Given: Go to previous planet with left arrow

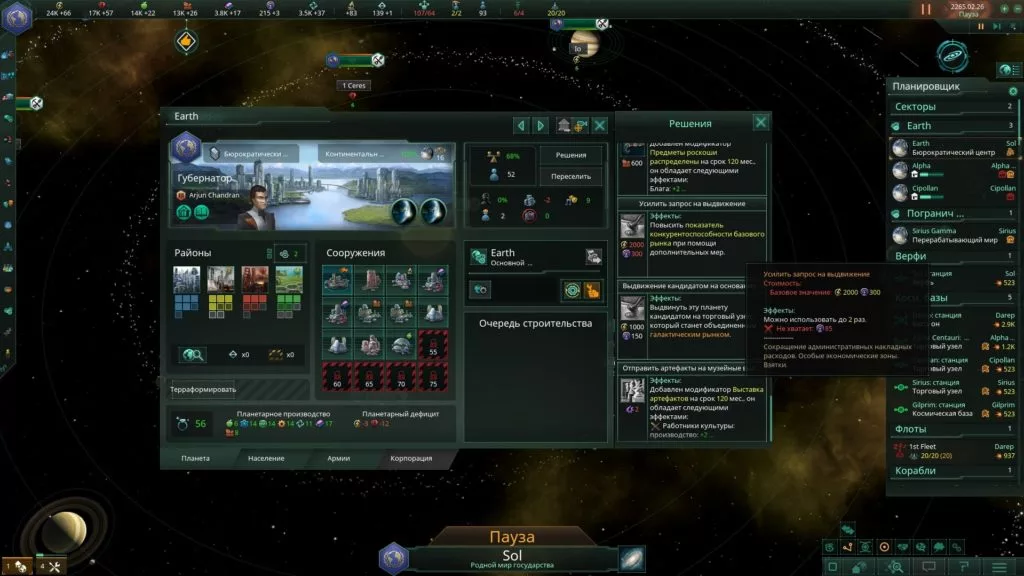Looking at the screenshot, I should tap(520, 125).
